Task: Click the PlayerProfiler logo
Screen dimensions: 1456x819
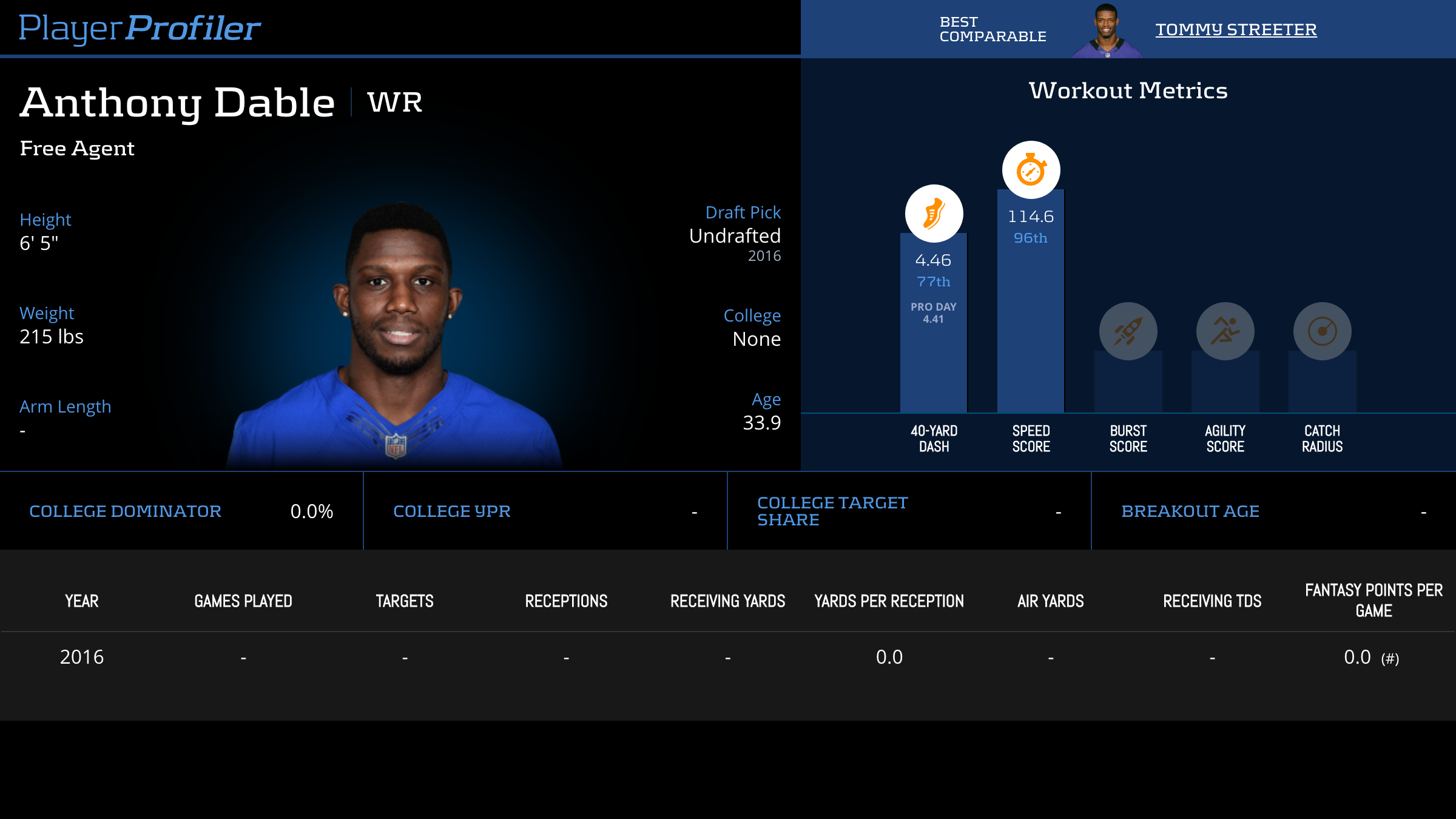Action: coord(140,28)
